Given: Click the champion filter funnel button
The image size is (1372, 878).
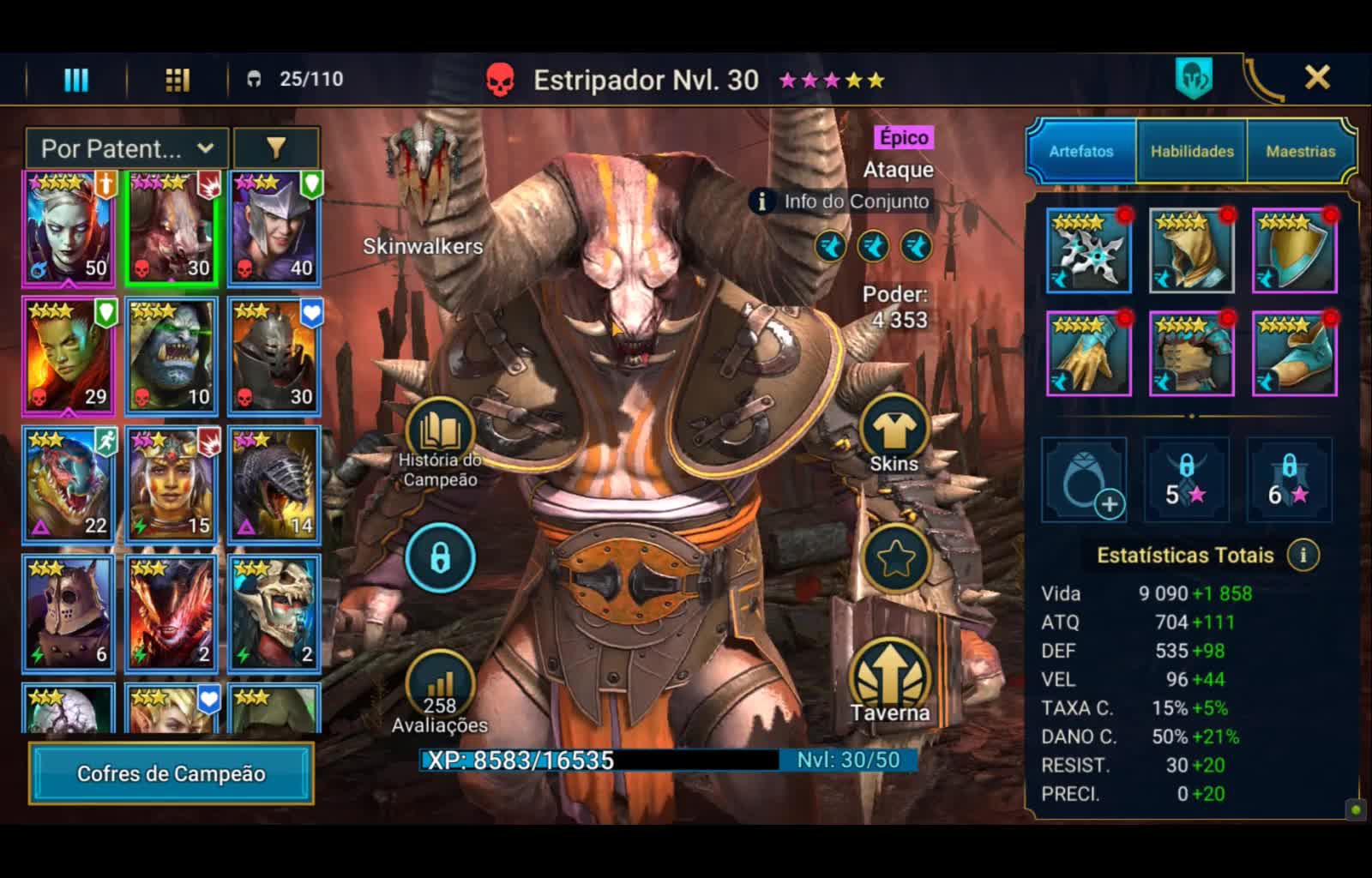Looking at the screenshot, I should tap(276, 148).
